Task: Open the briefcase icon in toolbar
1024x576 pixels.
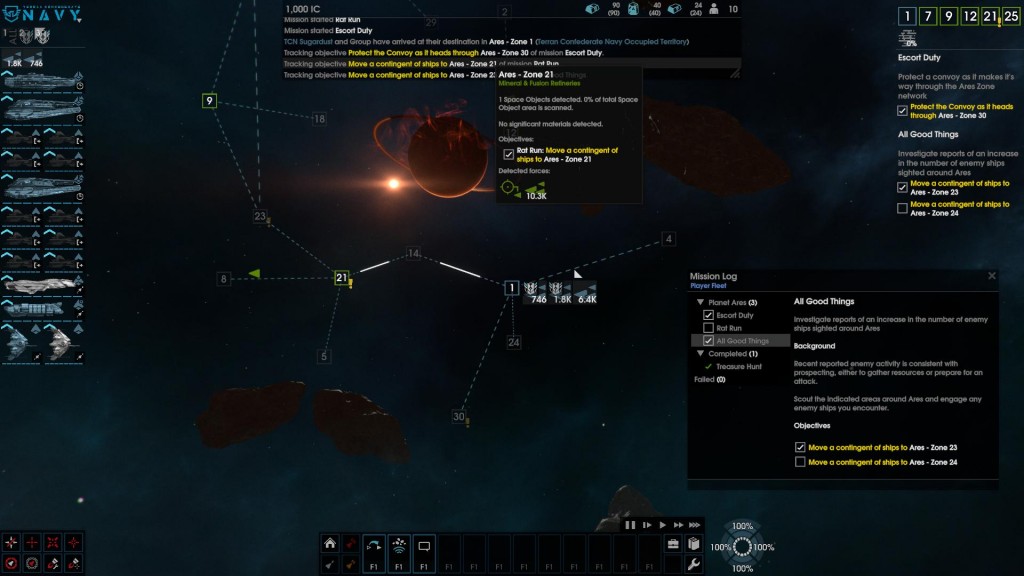Action: coord(673,544)
